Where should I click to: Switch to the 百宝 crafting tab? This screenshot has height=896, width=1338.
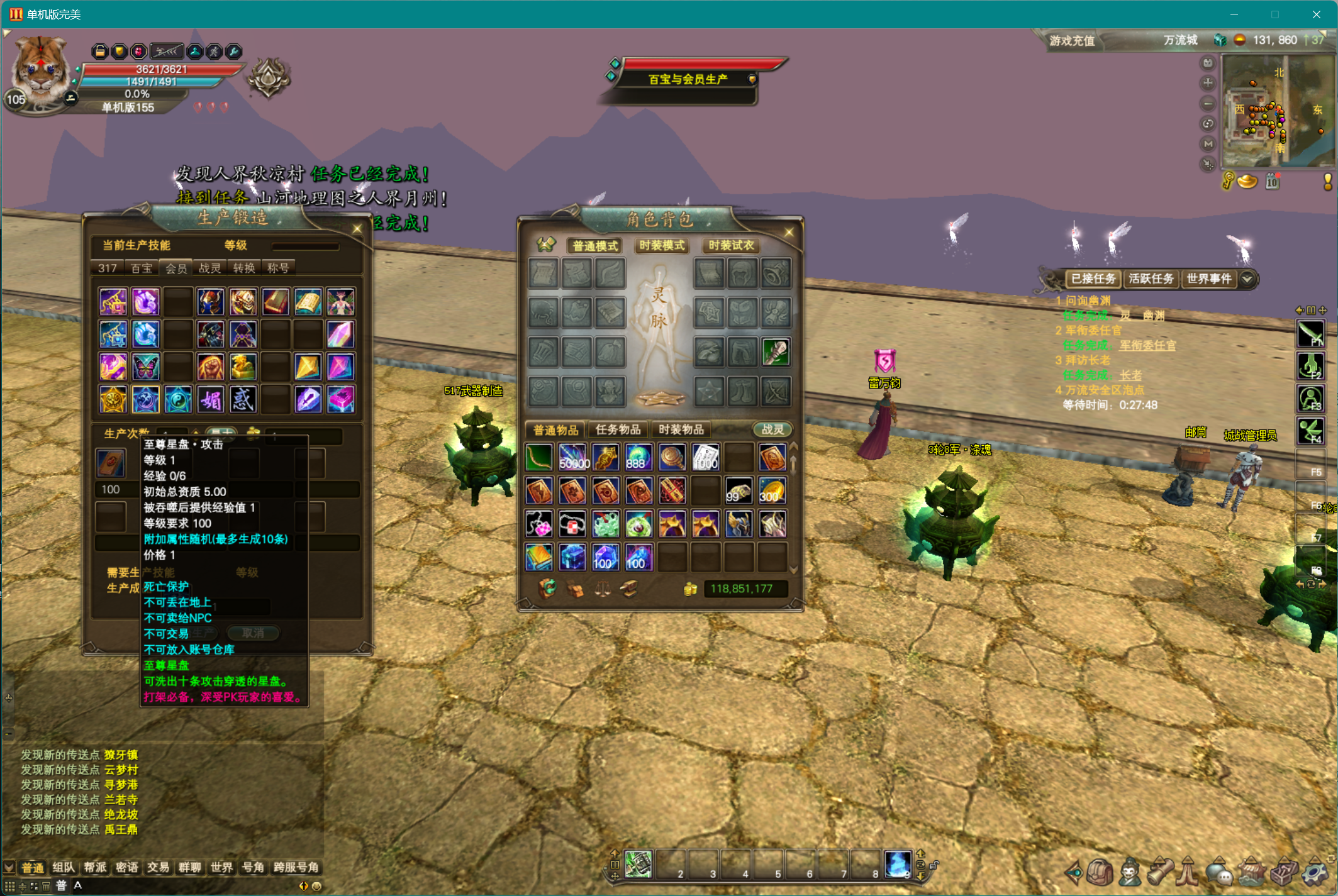point(142,268)
